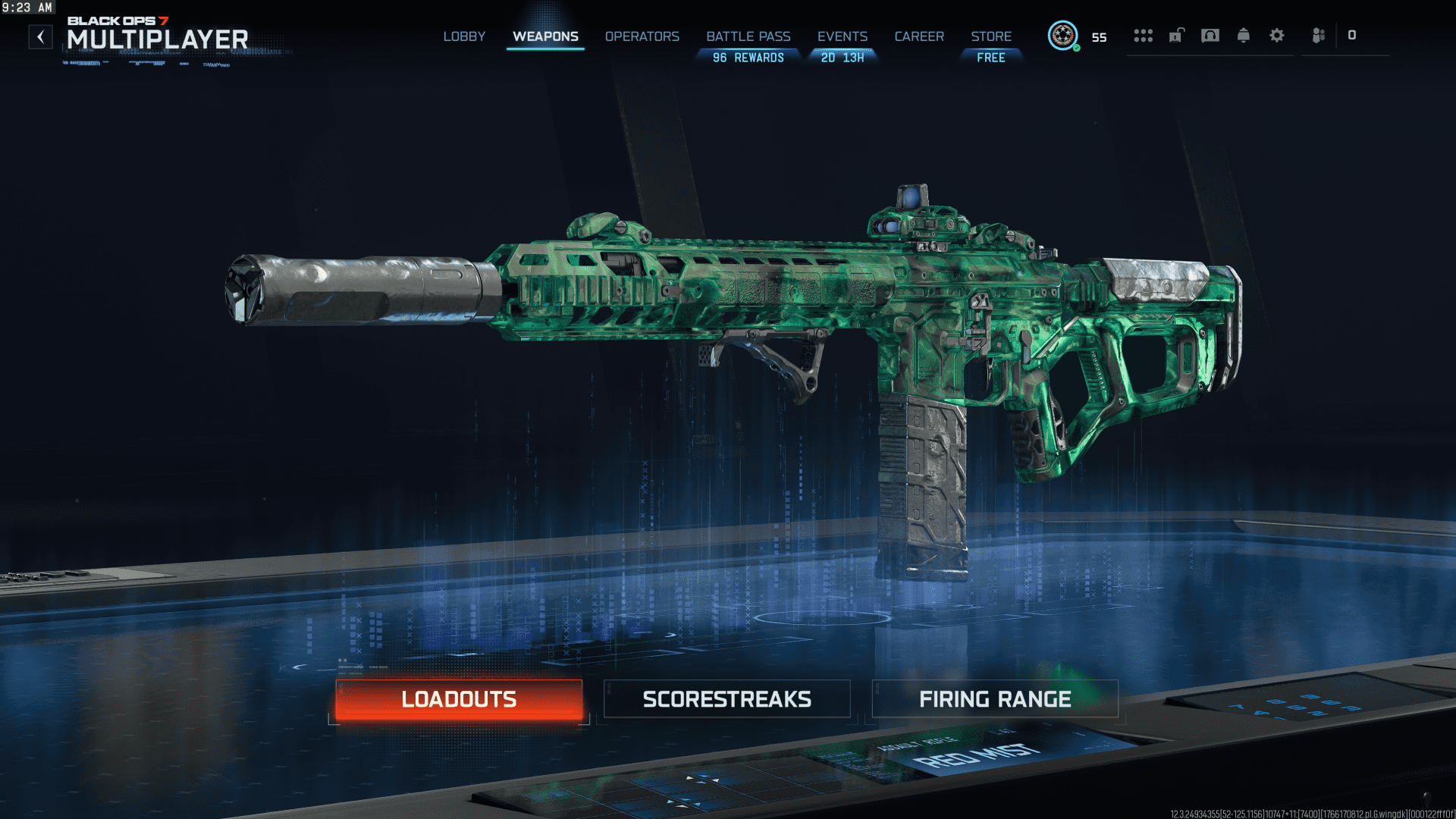Open the Battle Pass tab
The width and height of the screenshot is (1456, 819).
[x=748, y=36]
